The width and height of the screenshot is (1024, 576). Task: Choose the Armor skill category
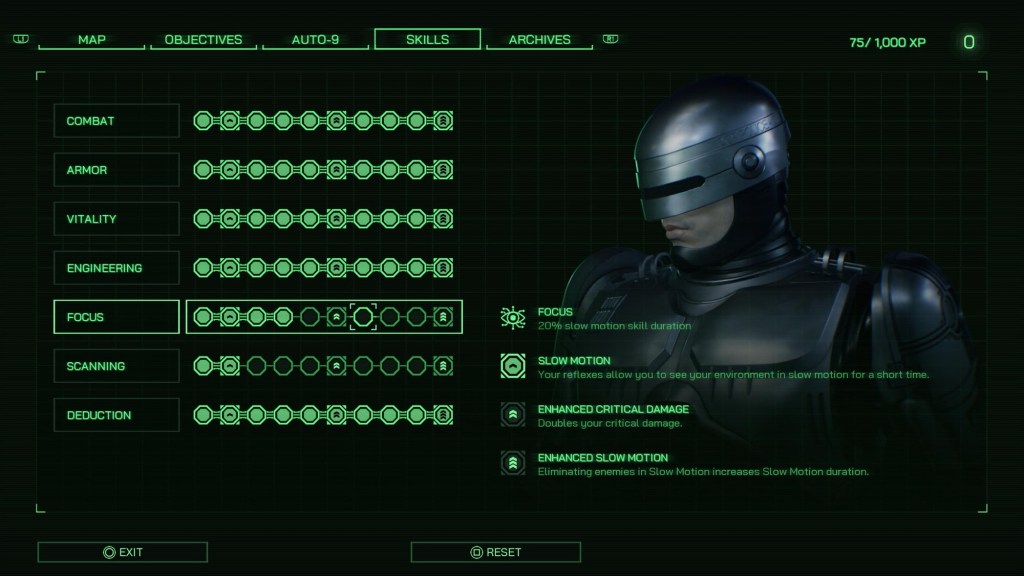point(116,170)
